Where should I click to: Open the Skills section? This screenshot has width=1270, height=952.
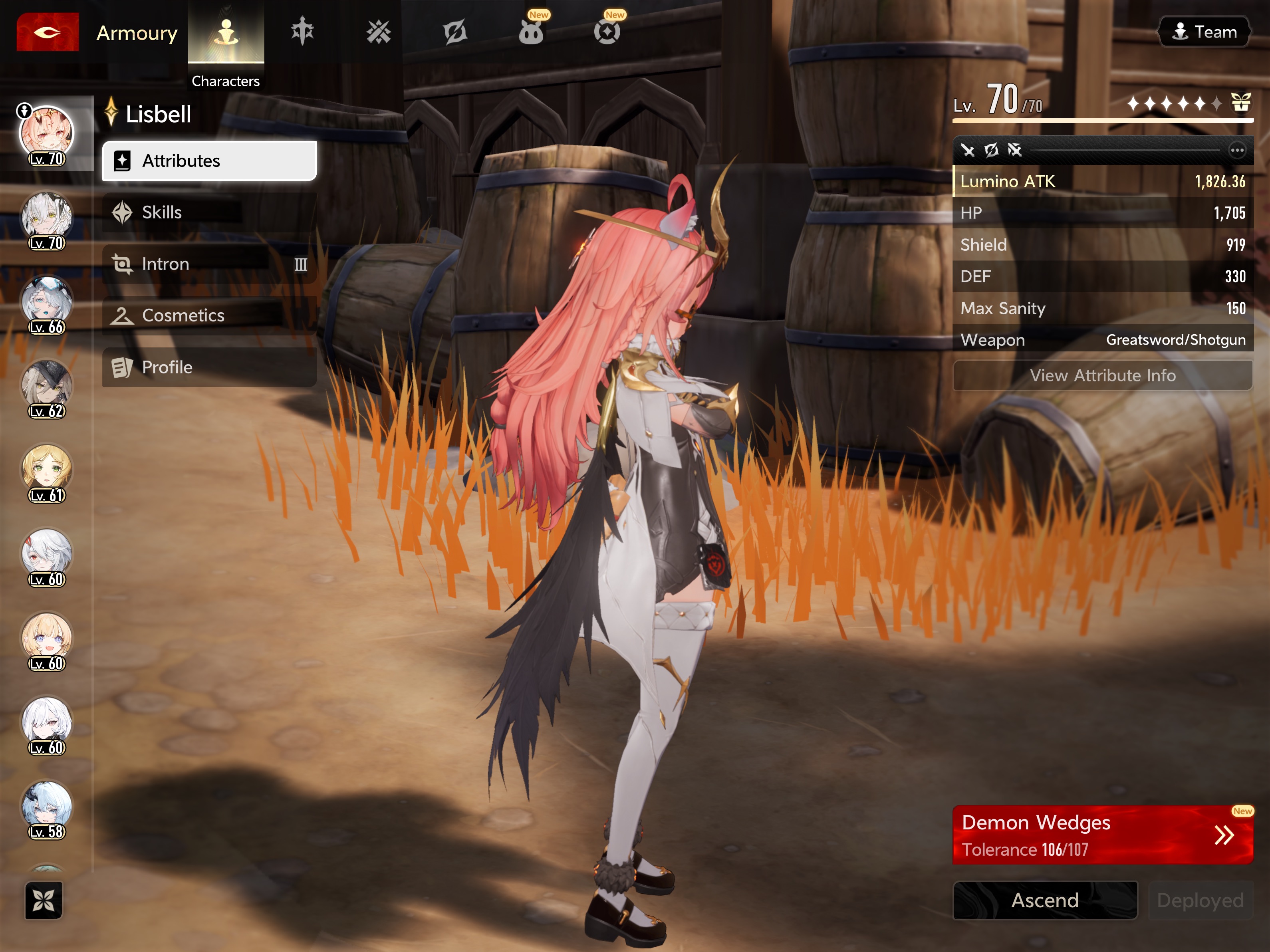point(209,212)
